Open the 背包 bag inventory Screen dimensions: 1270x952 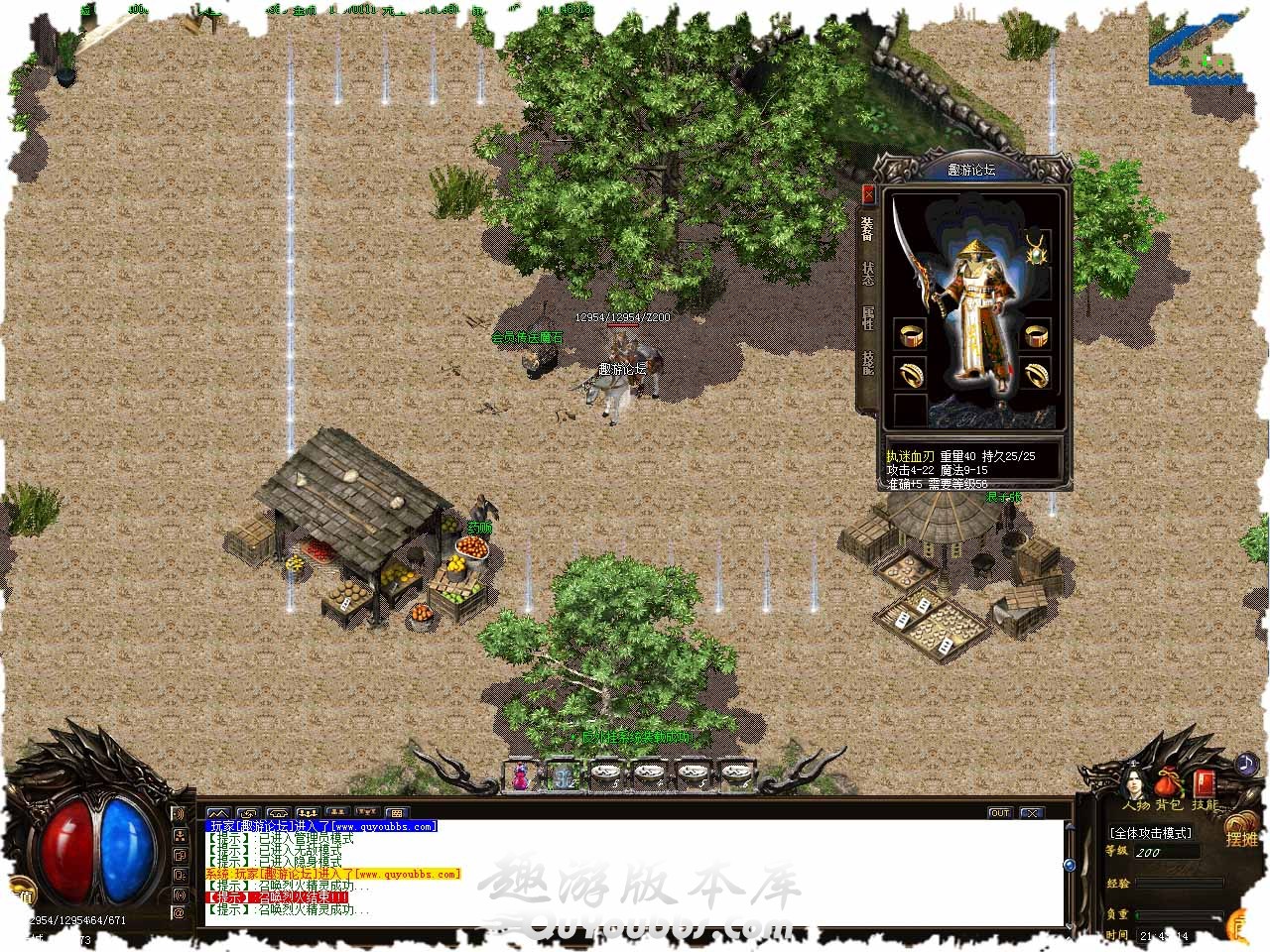[x=1168, y=783]
